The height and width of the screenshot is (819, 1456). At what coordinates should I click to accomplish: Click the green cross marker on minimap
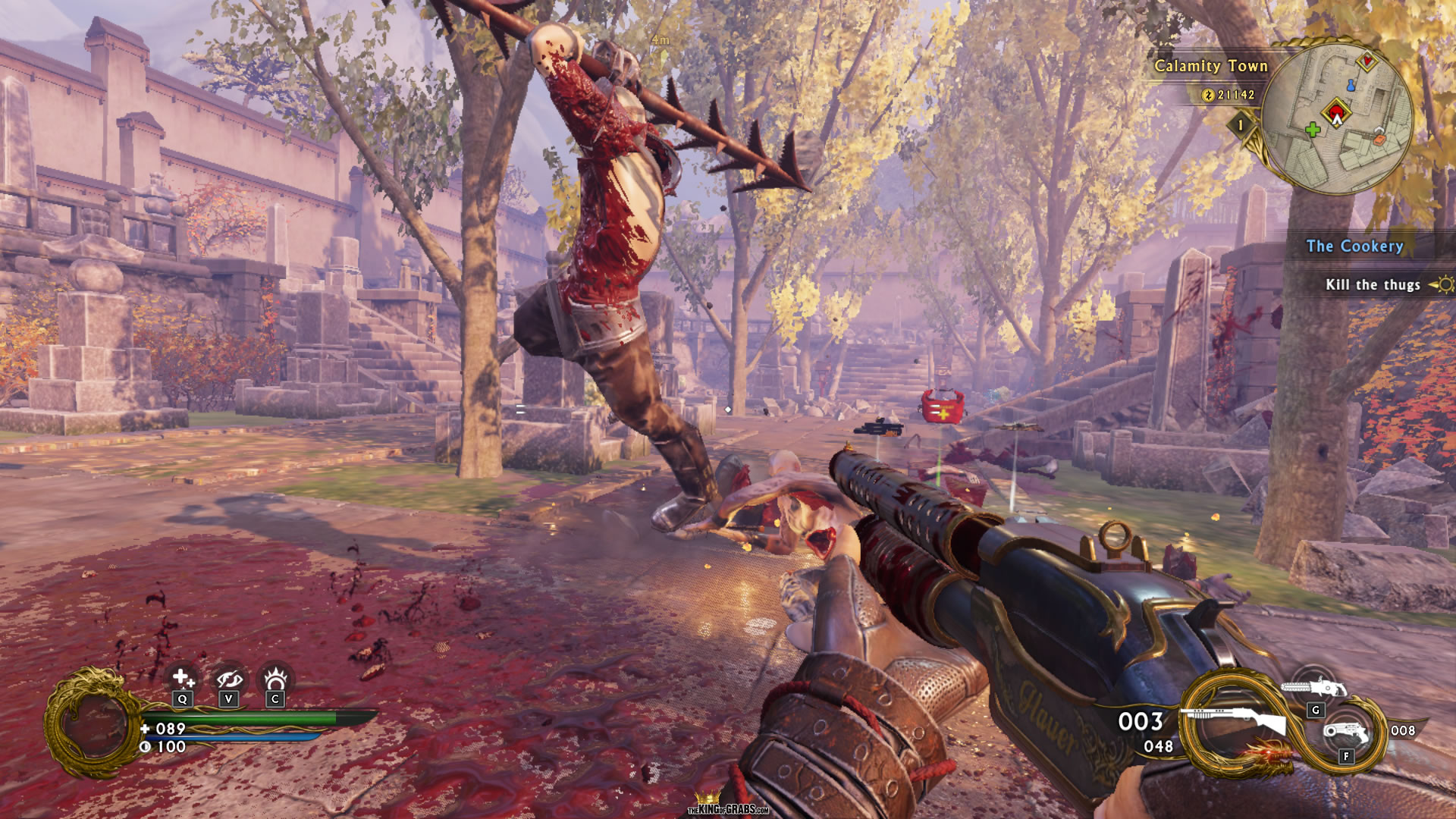pos(1313,130)
